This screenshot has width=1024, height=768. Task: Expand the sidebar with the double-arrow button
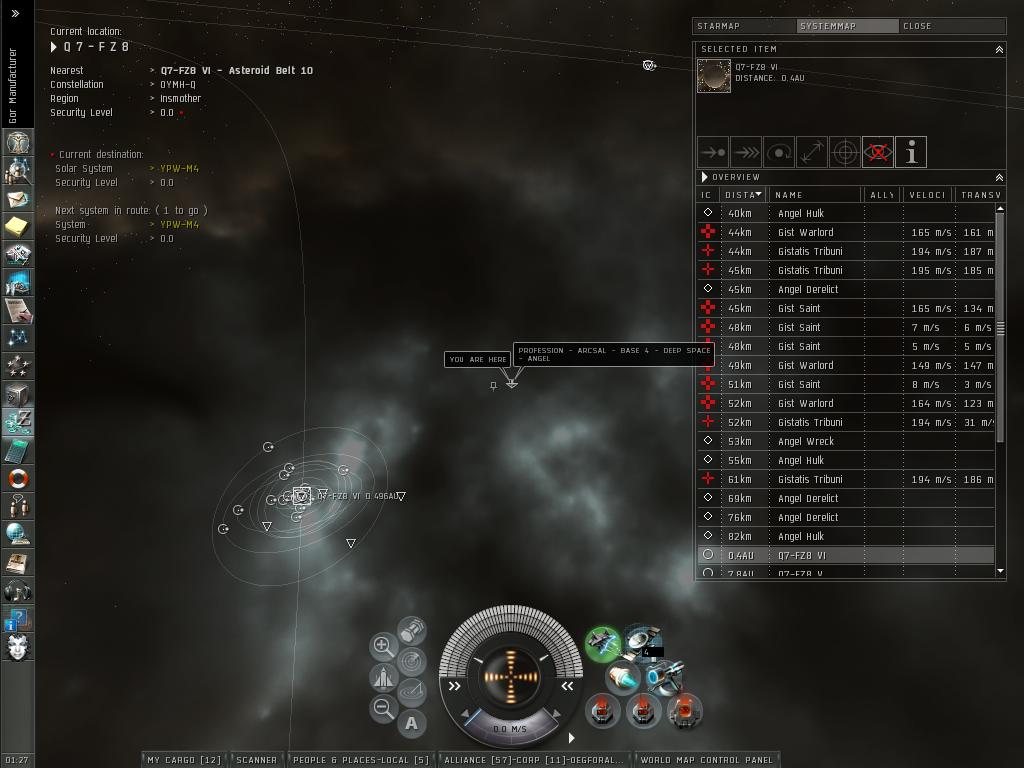(x=16, y=14)
